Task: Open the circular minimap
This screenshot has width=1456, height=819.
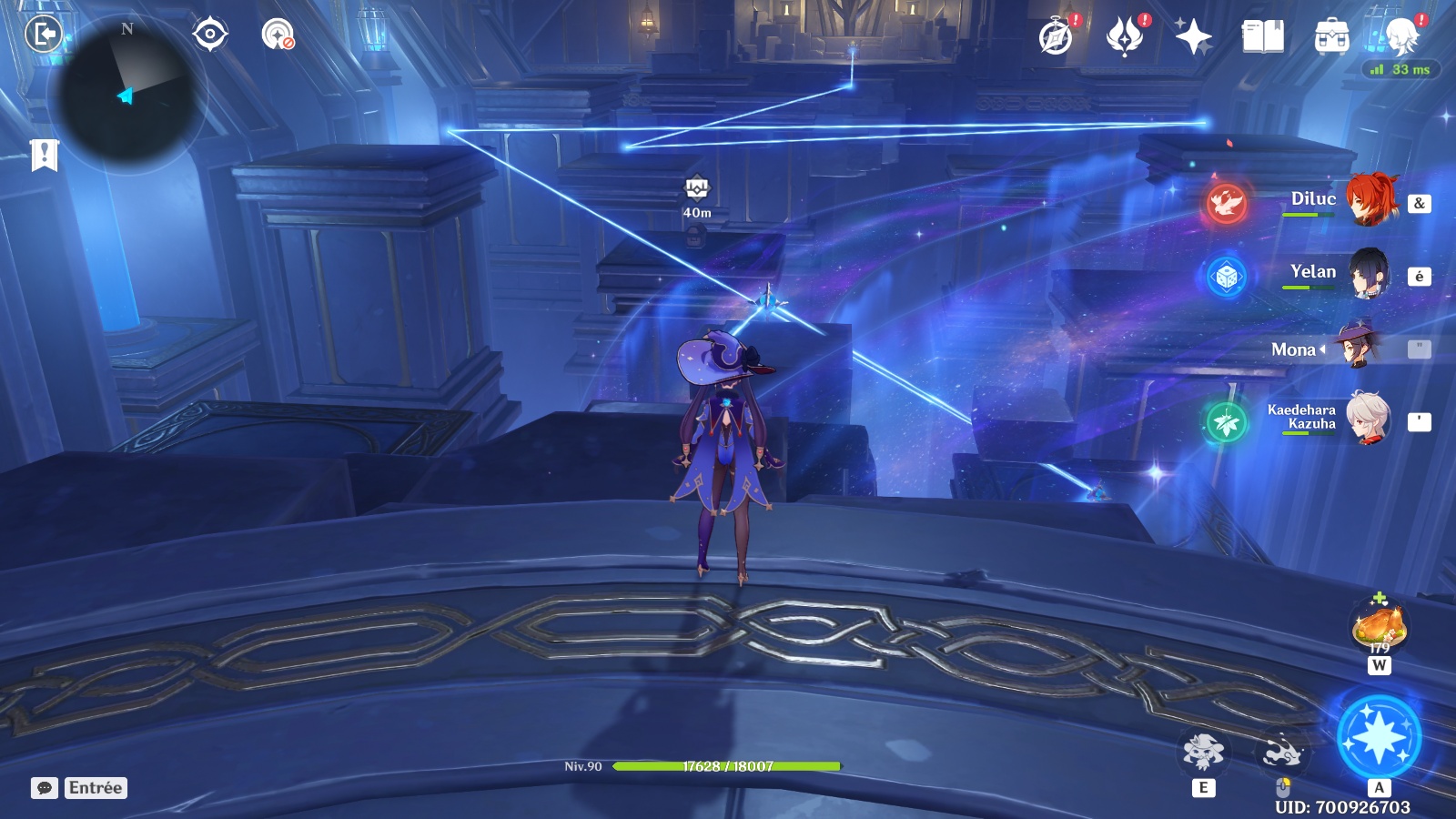Action: [126, 94]
